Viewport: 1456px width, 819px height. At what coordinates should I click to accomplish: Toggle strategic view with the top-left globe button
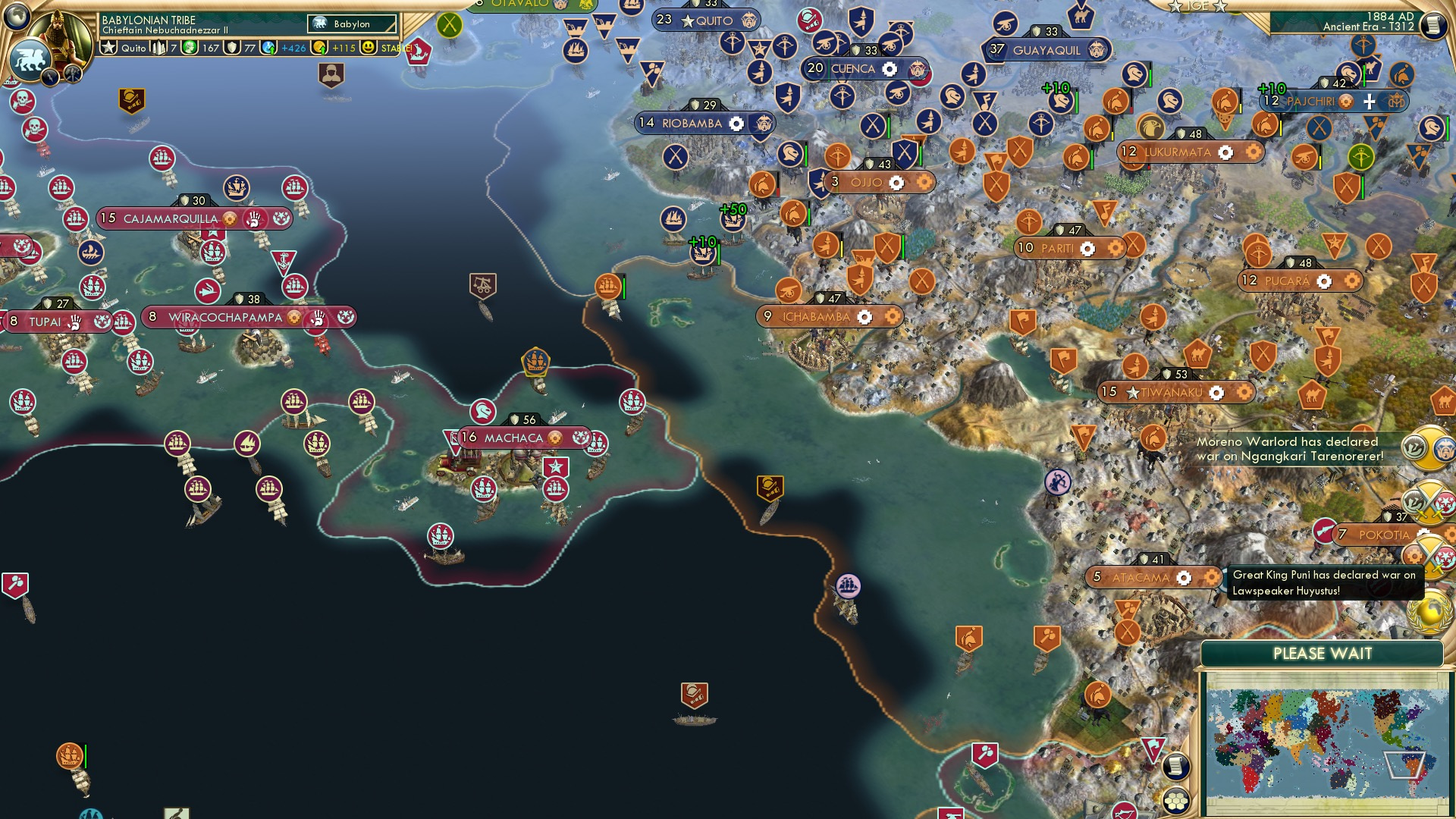tap(18, 14)
